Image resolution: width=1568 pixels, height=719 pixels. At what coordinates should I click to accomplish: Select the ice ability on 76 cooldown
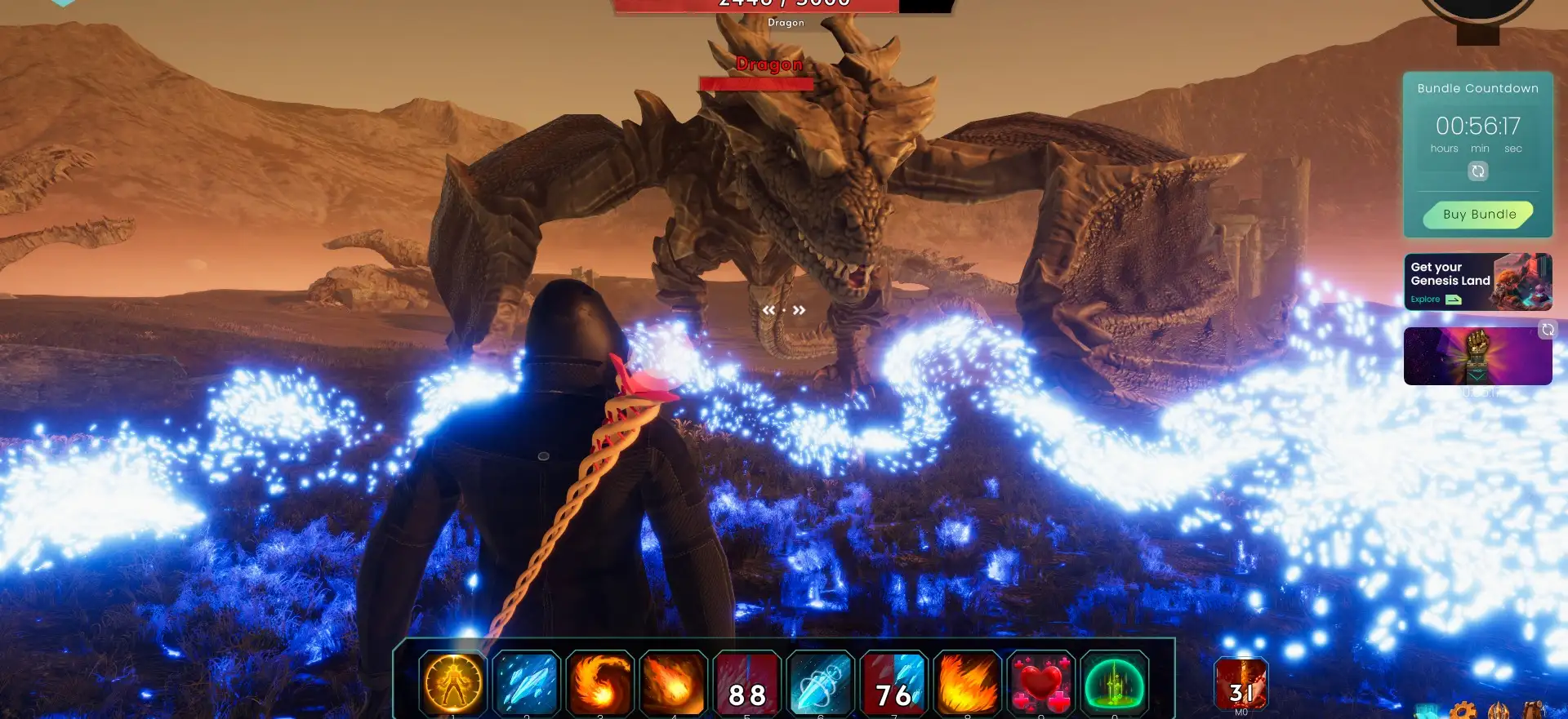tap(894, 684)
